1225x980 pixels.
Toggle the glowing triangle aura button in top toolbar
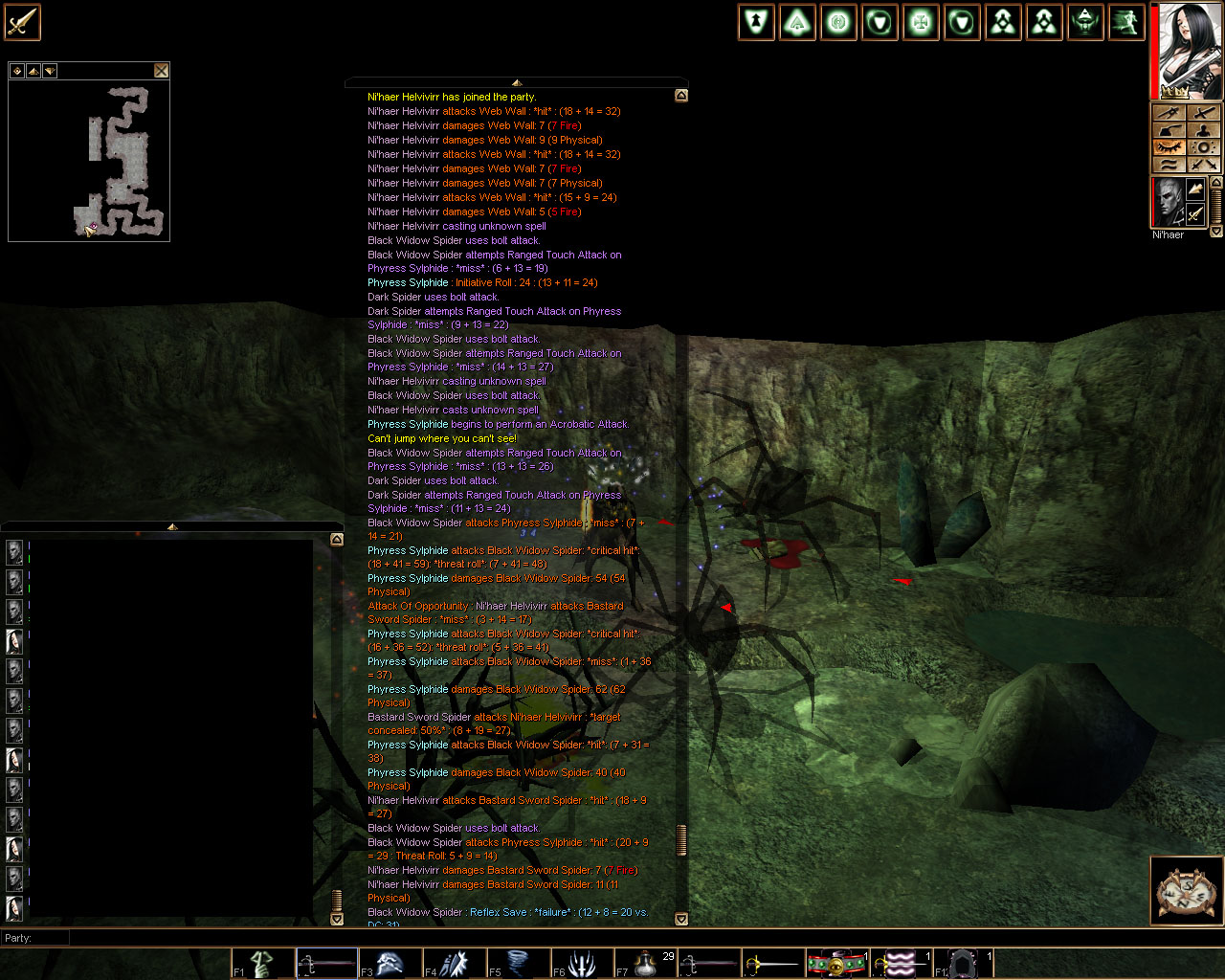point(796,22)
